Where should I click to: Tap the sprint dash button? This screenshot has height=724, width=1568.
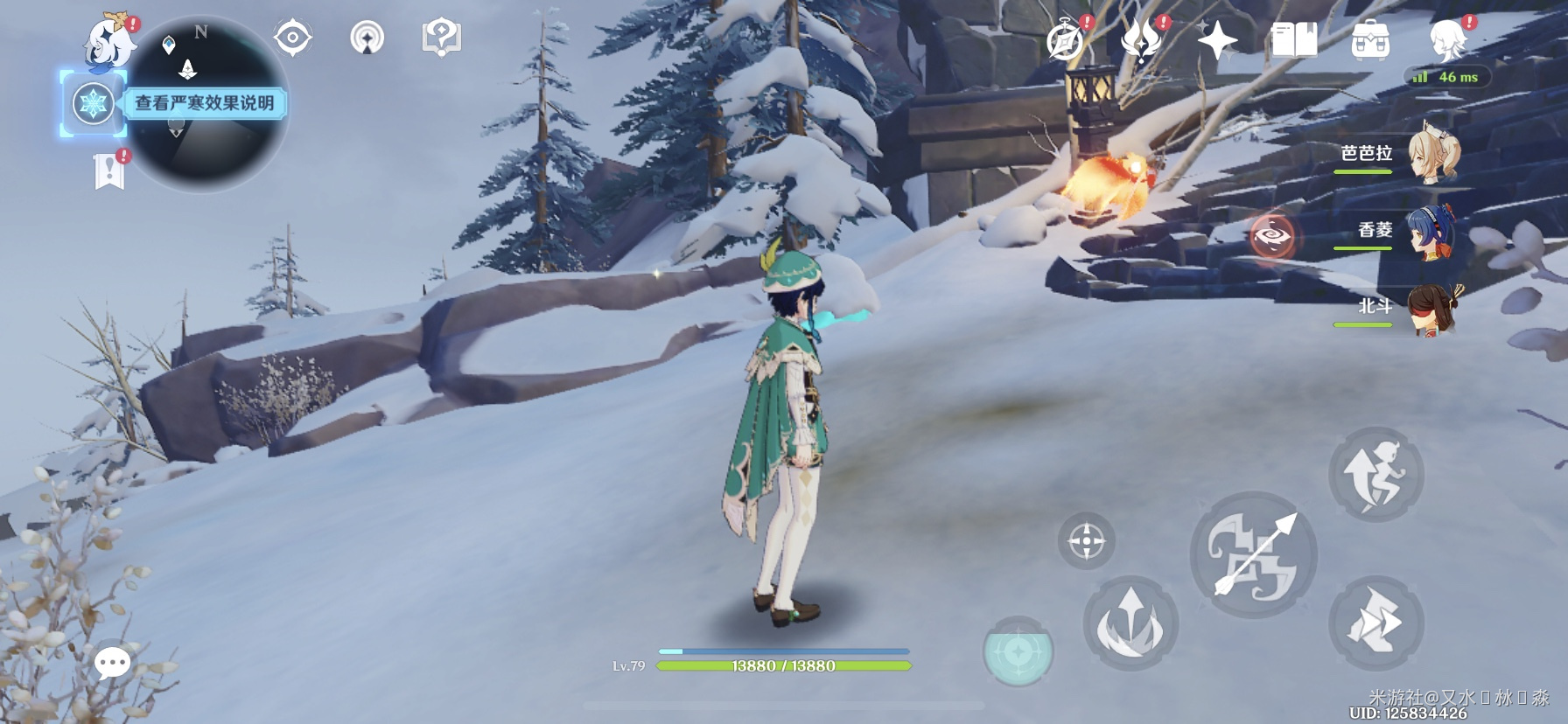coord(1375,623)
